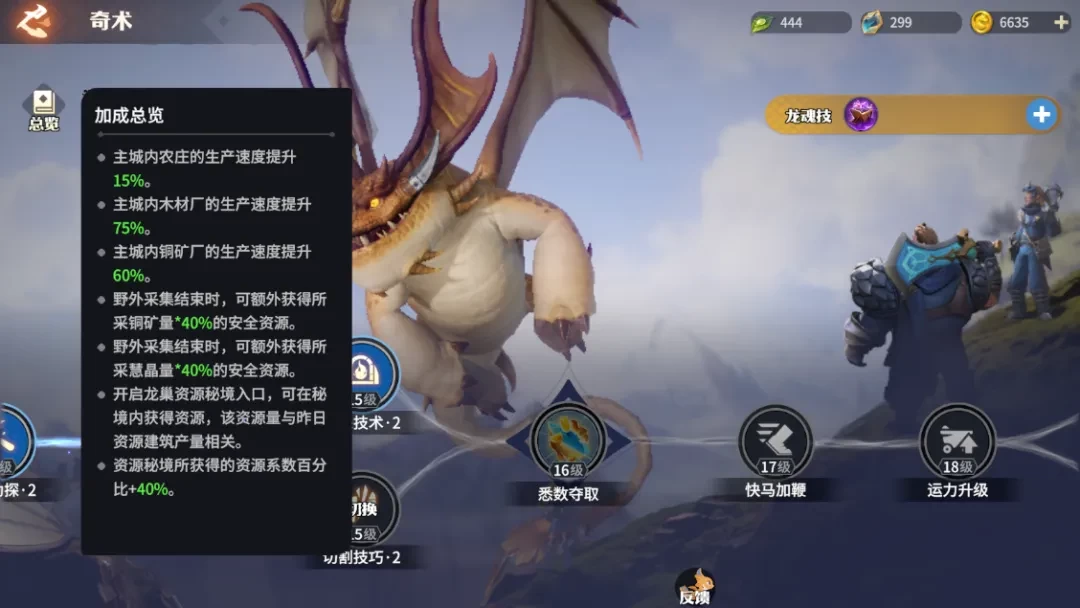Tap the blue plus on 龙魂技 bar
Image resolution: width=1080 pixels, height=608 pixels.
click(x=1041, y=115)
